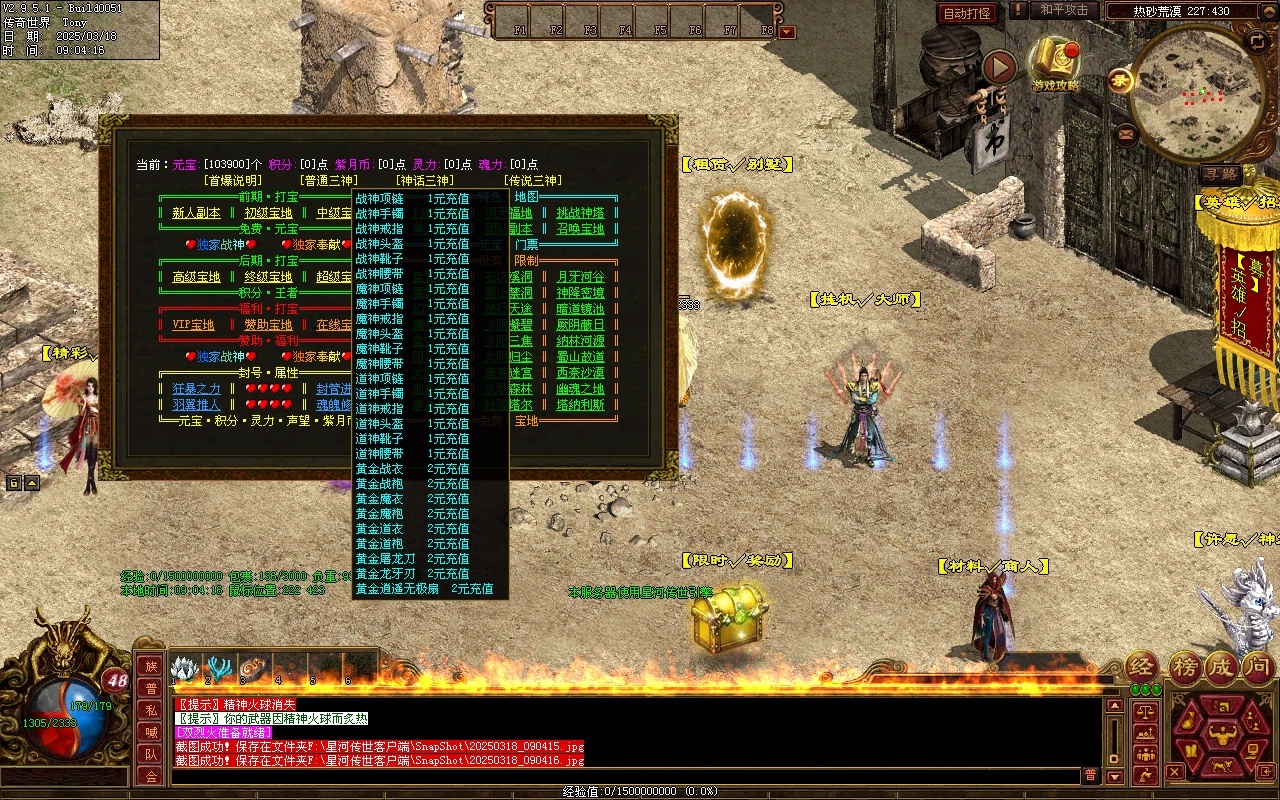The image size is (1280, 800).
Task: Switch to the 传说三神 tab
Action: pos(531,181)
